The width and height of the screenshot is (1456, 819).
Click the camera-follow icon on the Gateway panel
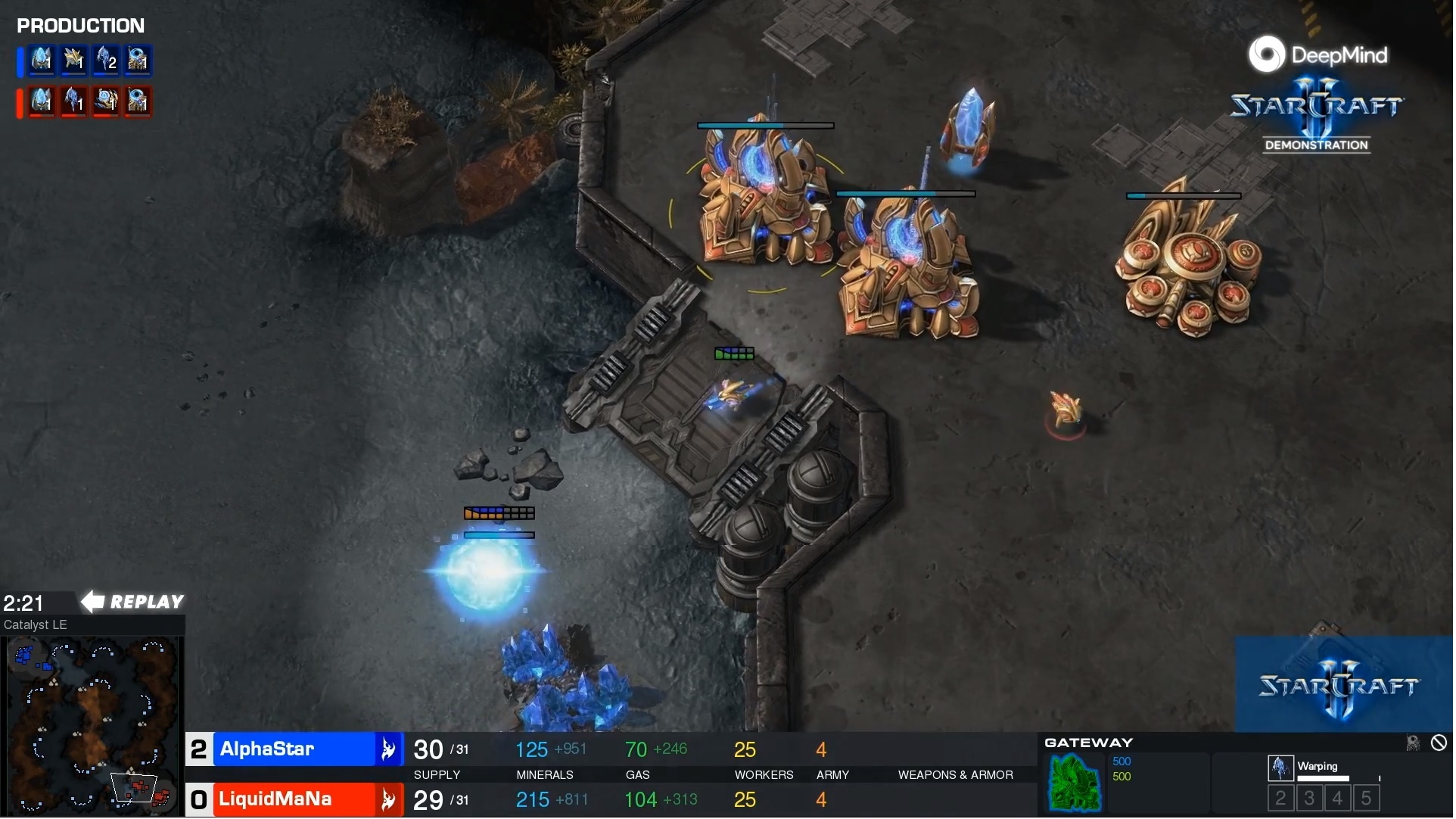(x=1414, y=743)
